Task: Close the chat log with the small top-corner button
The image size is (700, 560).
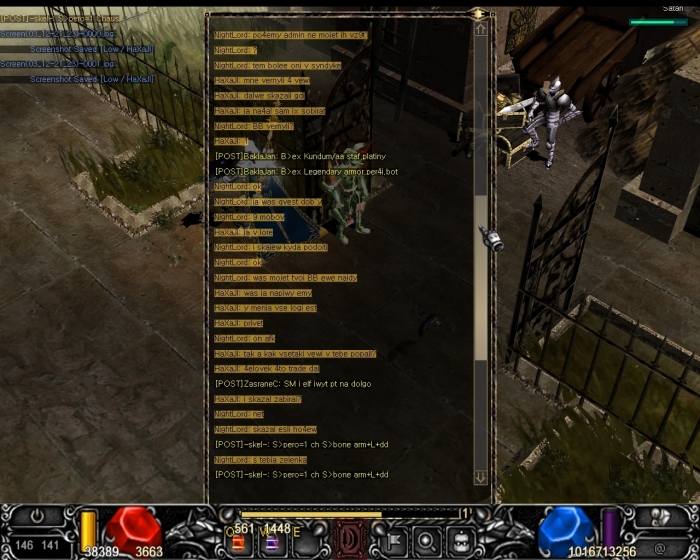Action: [x=479, y=14]
